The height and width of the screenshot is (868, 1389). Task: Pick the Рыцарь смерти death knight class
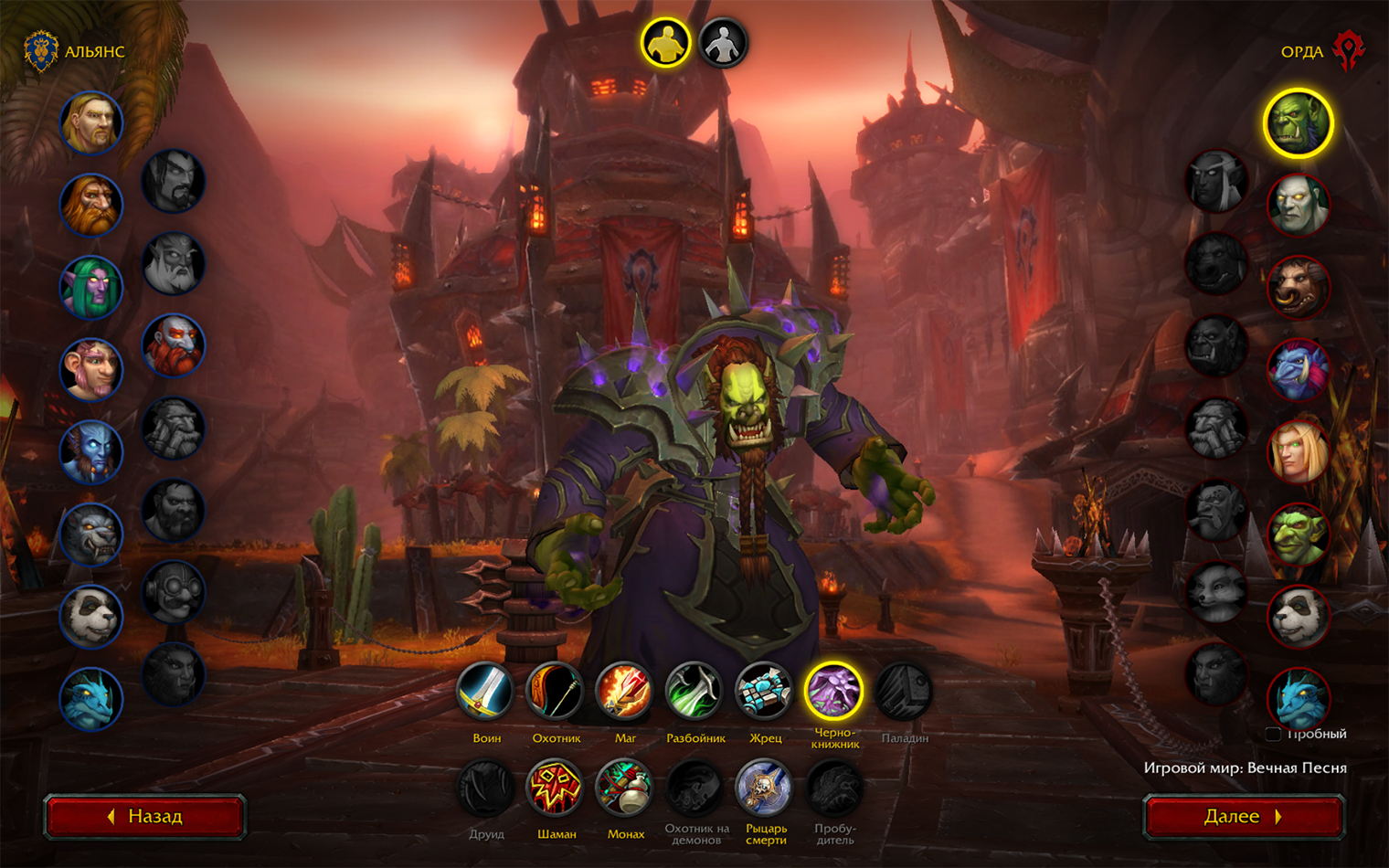click(x=764, y=788)
